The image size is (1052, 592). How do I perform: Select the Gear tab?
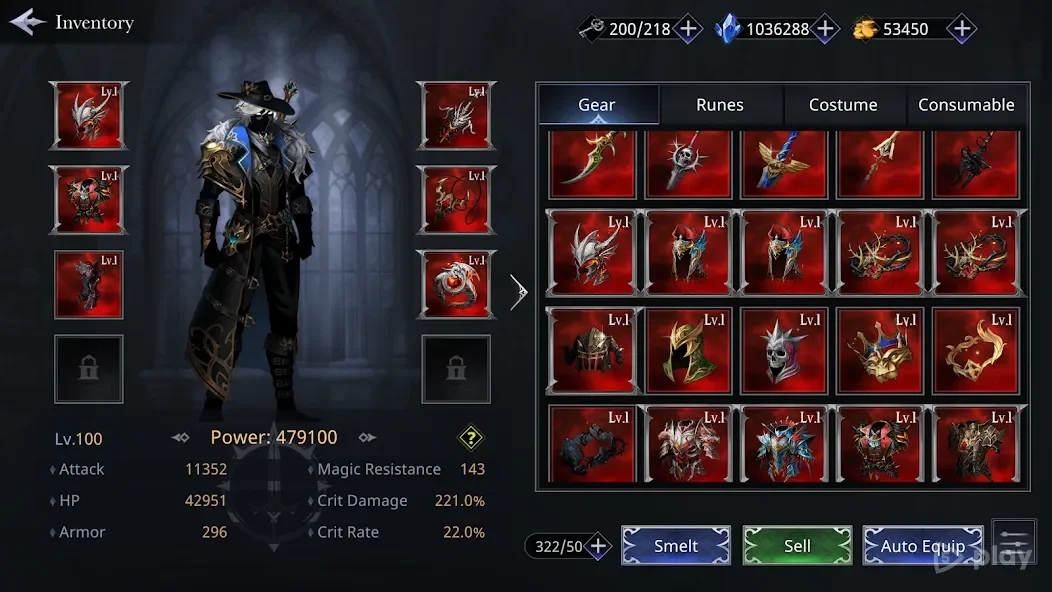[597, 105]
